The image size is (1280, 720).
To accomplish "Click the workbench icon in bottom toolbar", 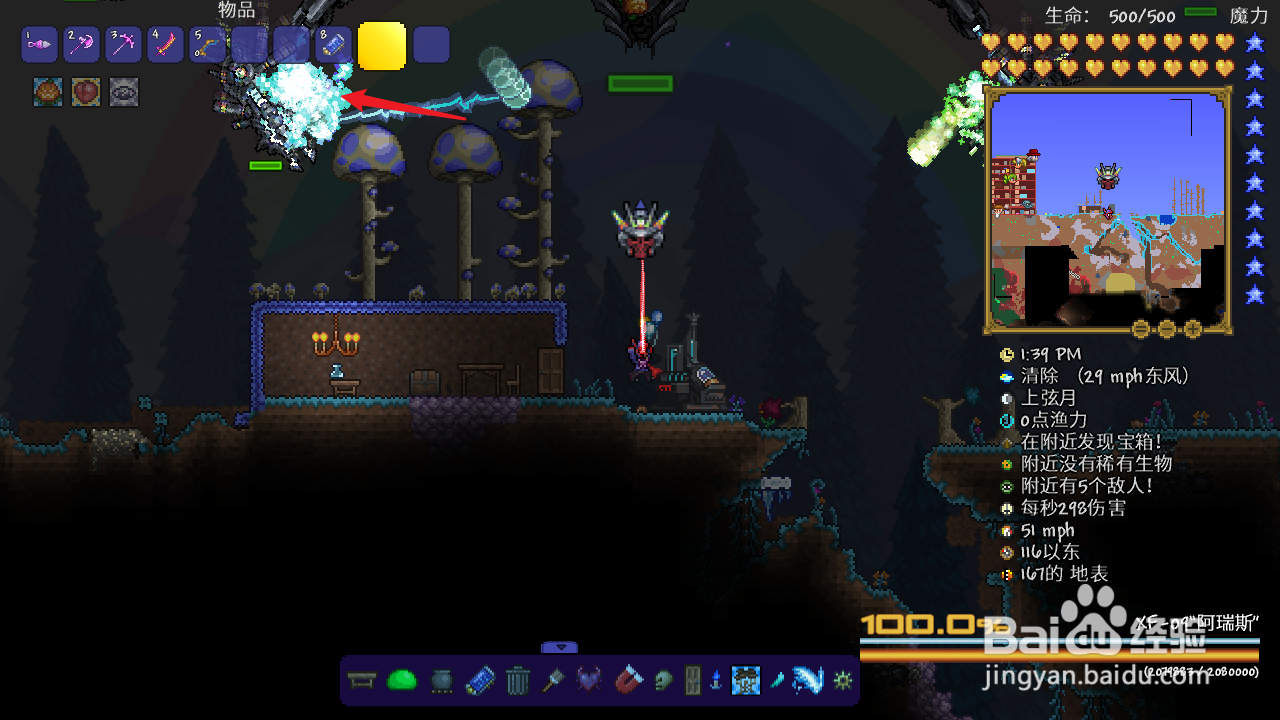I will coord(362,682).
